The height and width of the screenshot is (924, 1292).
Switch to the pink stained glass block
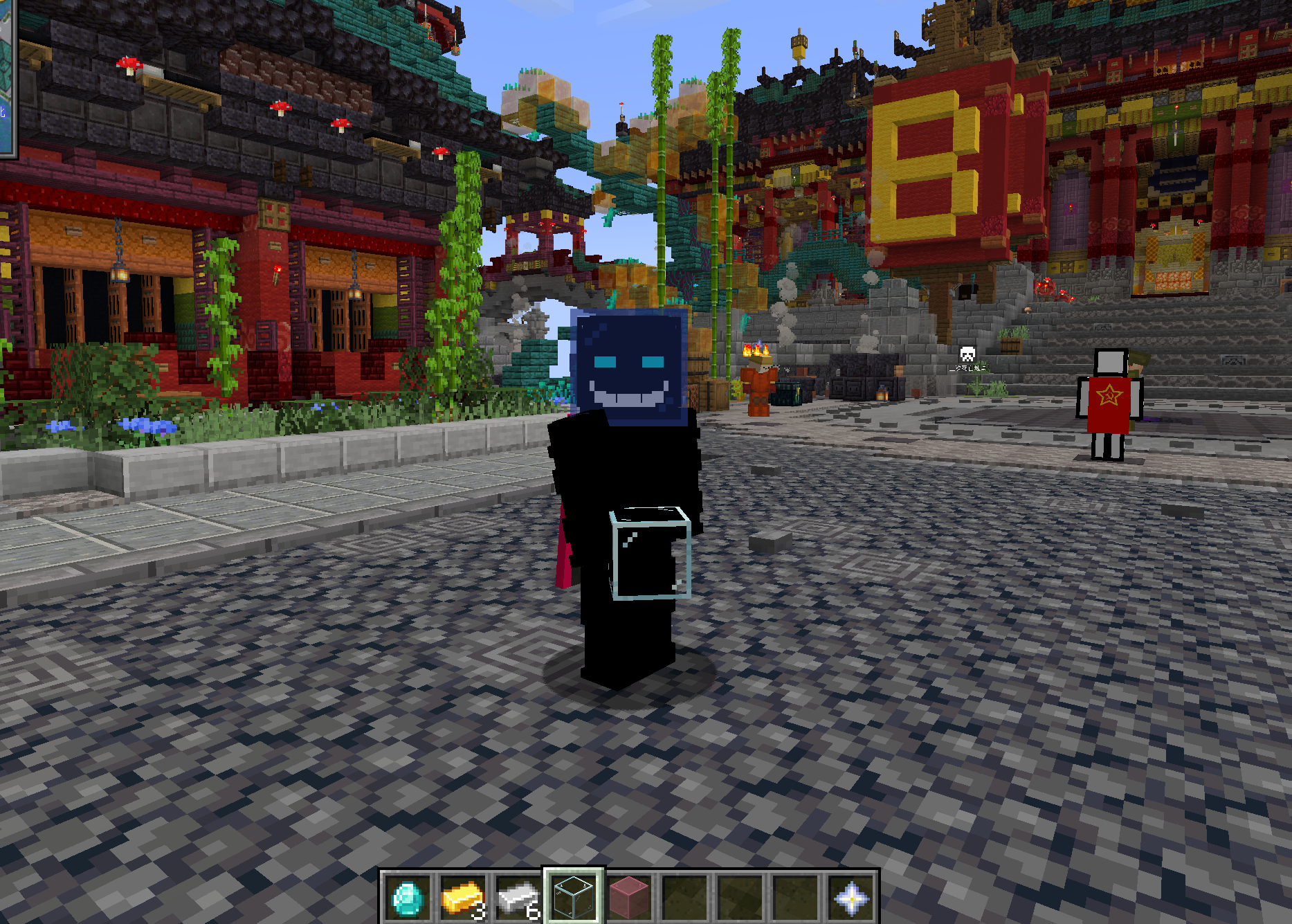(629, 898)
